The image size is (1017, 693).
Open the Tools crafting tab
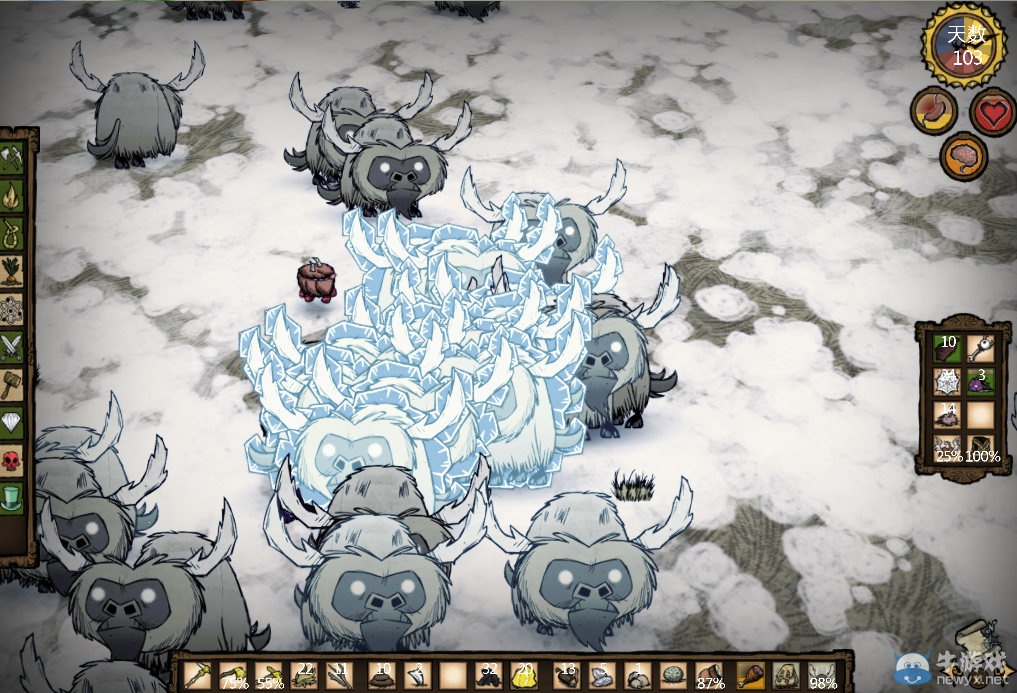[12, 157]
